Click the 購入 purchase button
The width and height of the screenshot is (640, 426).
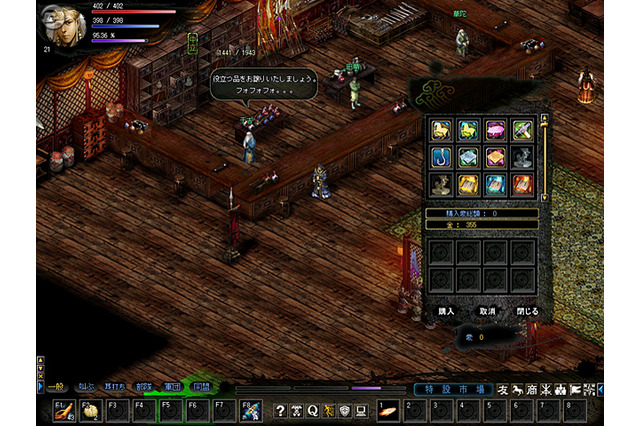[x=446, y=311]
